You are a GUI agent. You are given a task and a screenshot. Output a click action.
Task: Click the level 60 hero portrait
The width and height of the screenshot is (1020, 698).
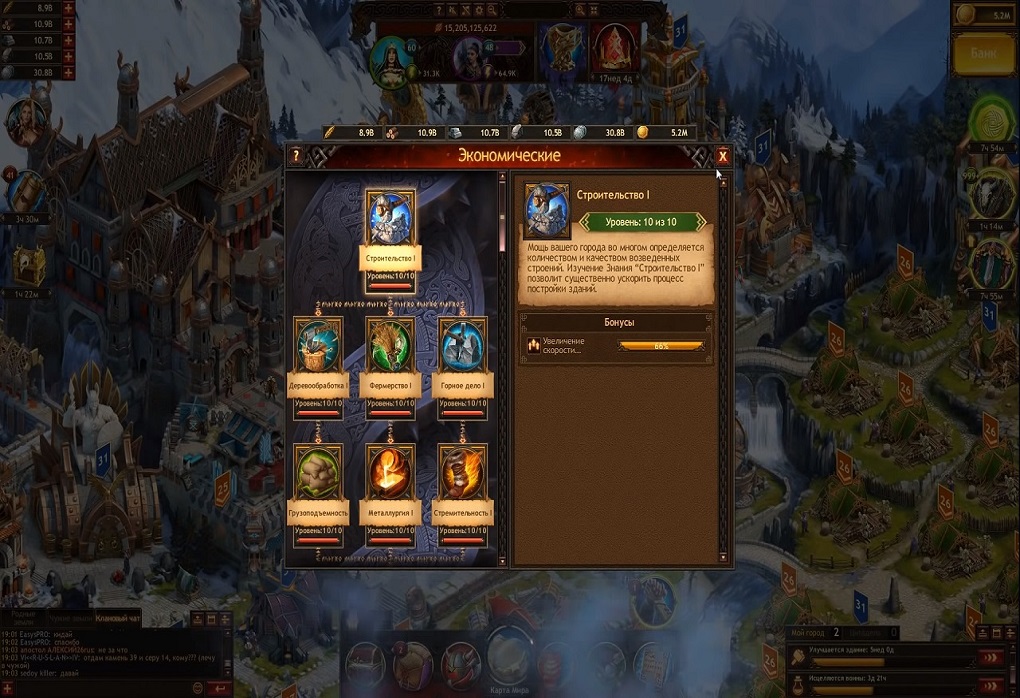[390, 60]
